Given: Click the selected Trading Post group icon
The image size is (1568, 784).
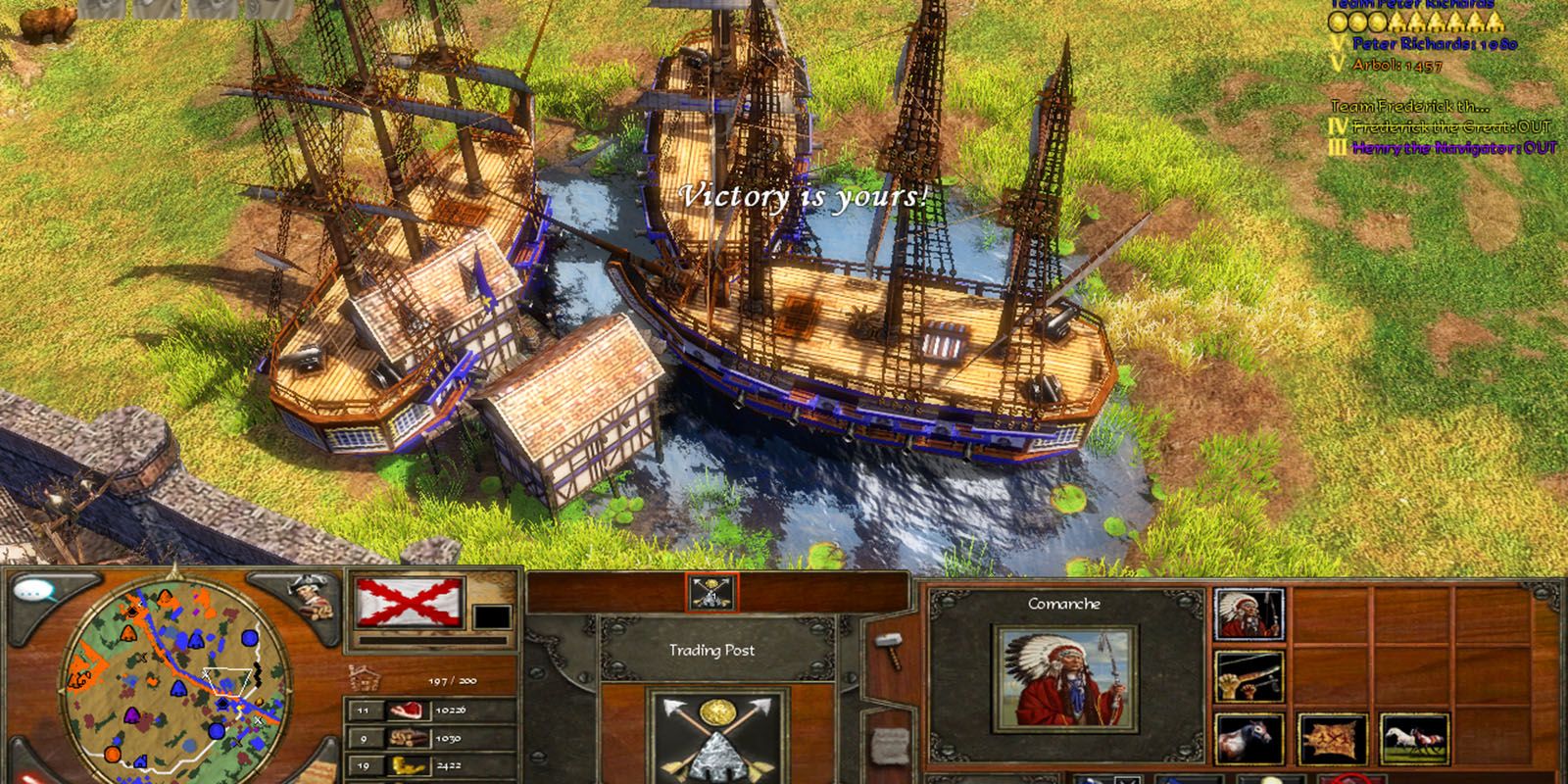Looking at the screenshot, I should 711,593.
